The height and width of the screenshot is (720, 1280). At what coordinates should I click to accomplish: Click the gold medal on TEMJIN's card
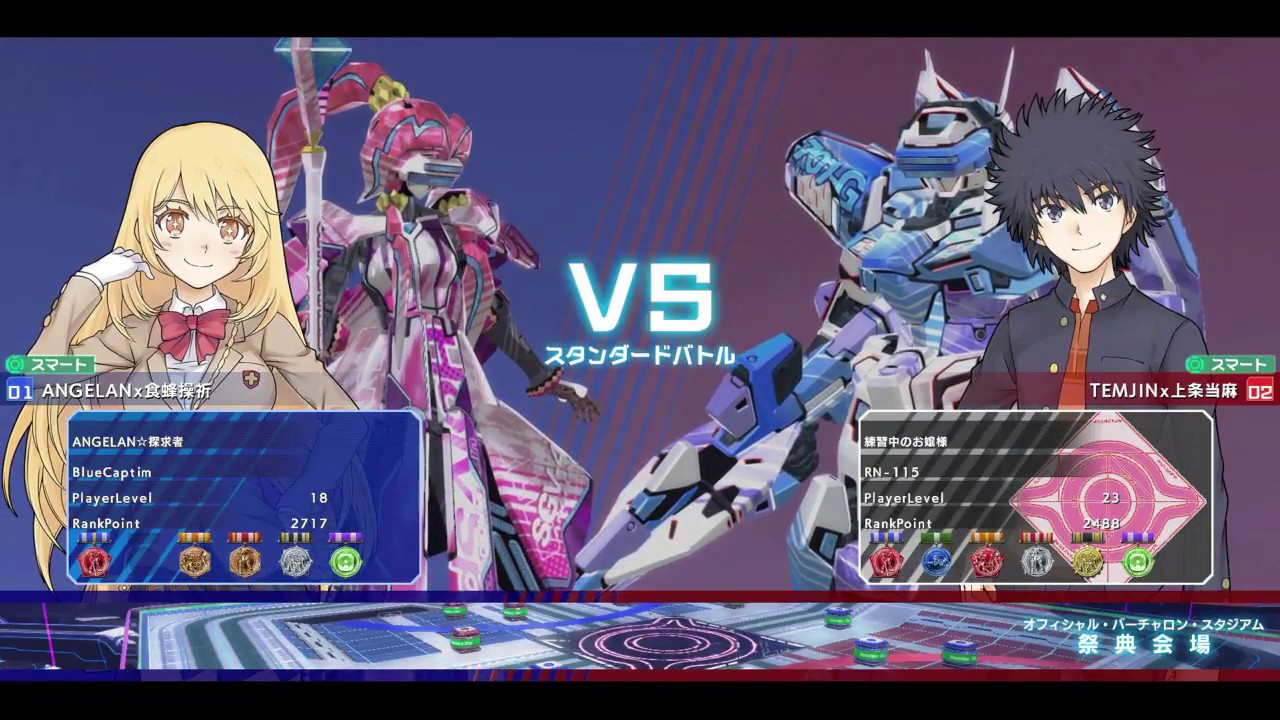(1088, 562)
